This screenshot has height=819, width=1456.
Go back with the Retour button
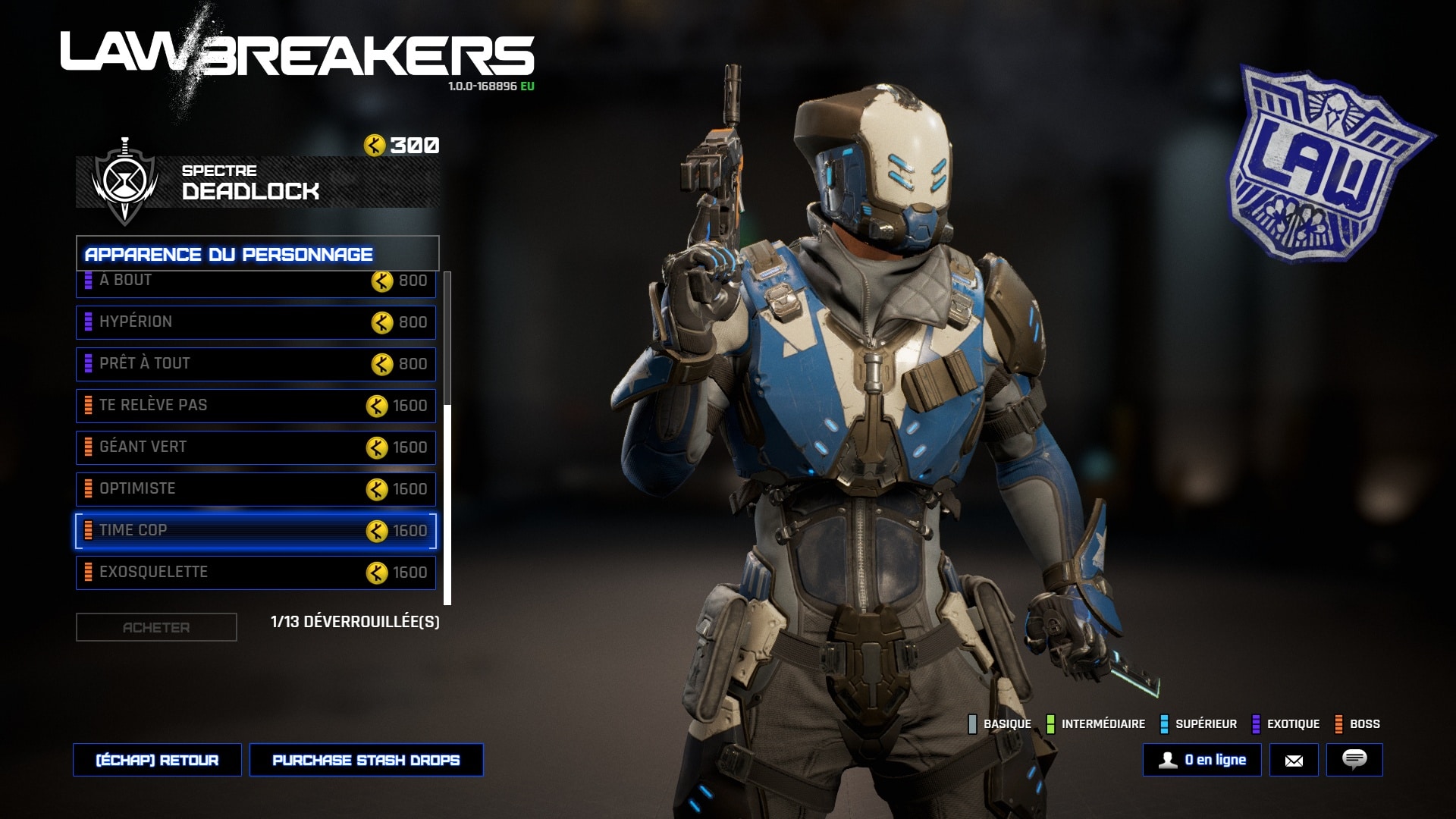157,760
